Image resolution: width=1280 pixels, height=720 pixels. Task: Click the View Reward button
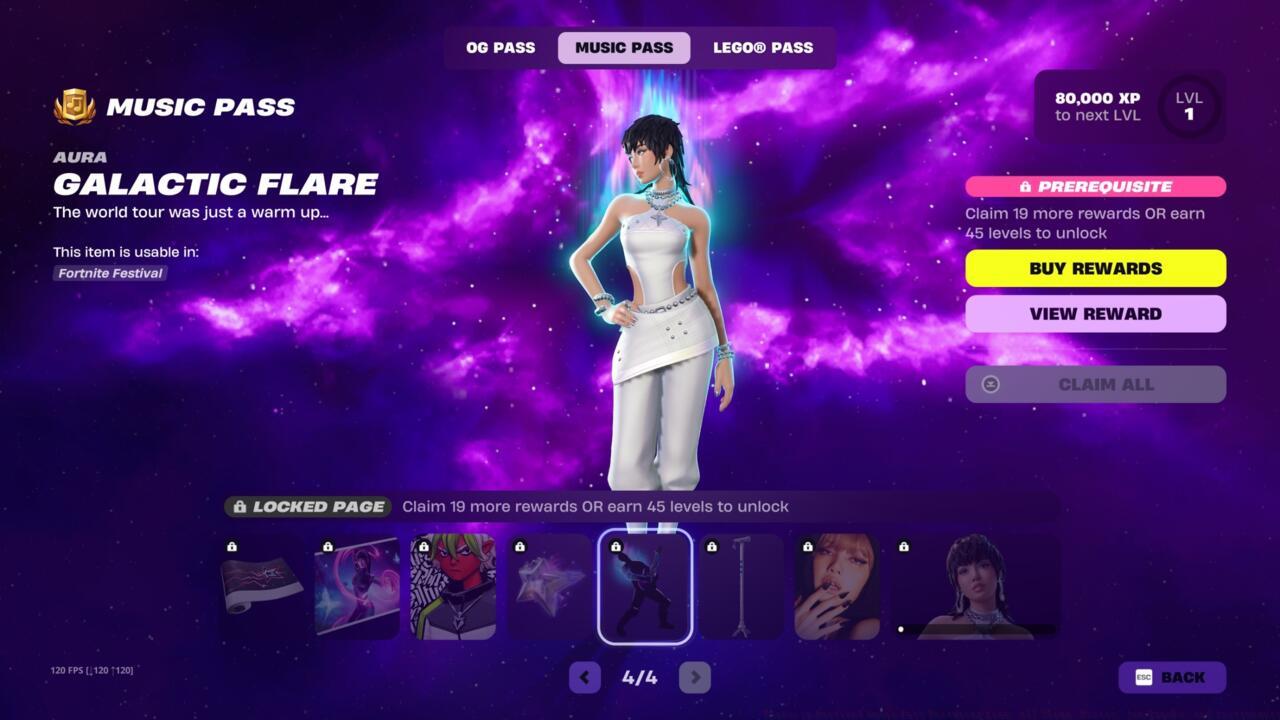pyautogui.click(x=1095, y=313)
